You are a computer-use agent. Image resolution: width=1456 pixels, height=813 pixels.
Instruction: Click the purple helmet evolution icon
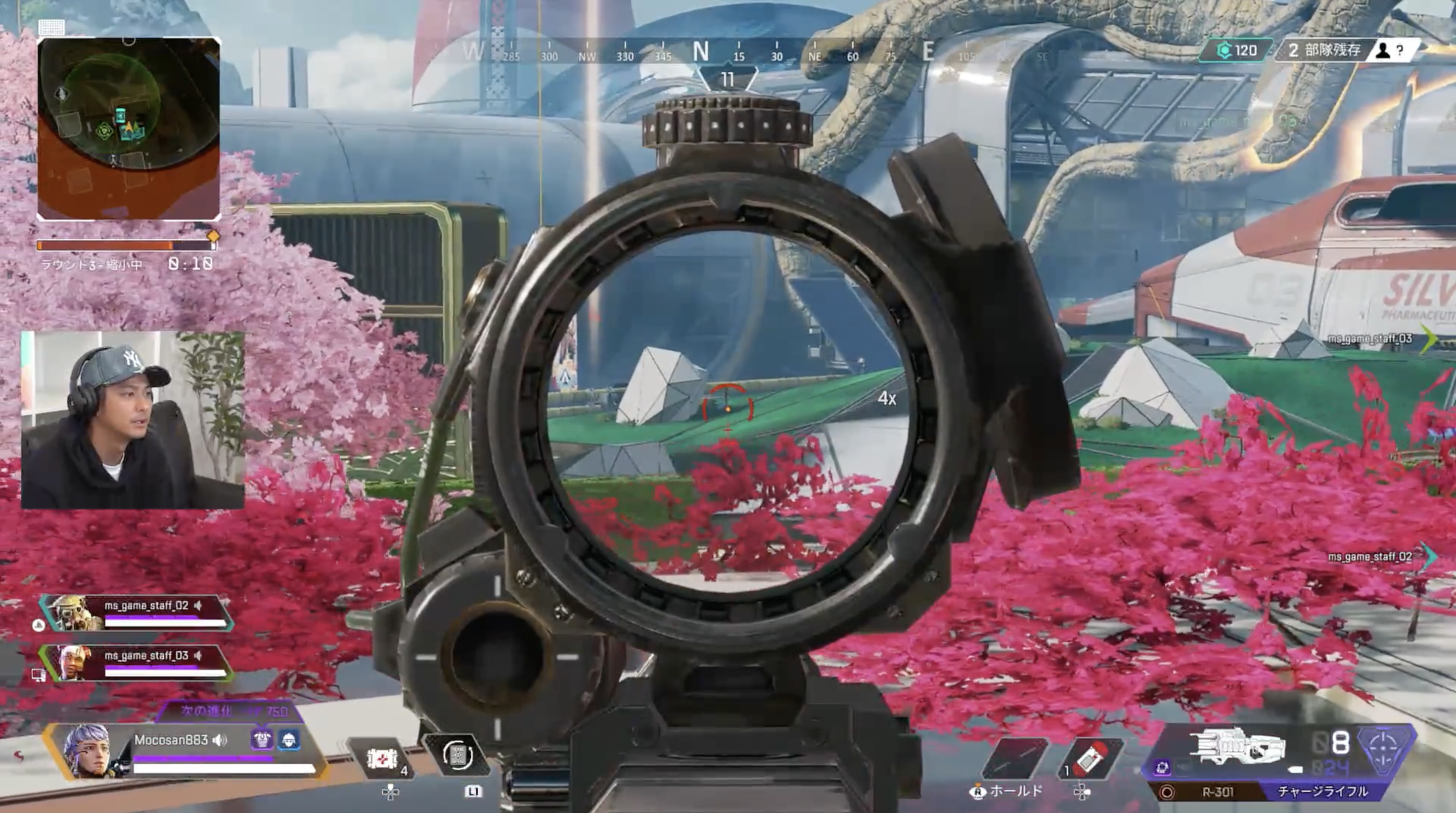(261, 740)
